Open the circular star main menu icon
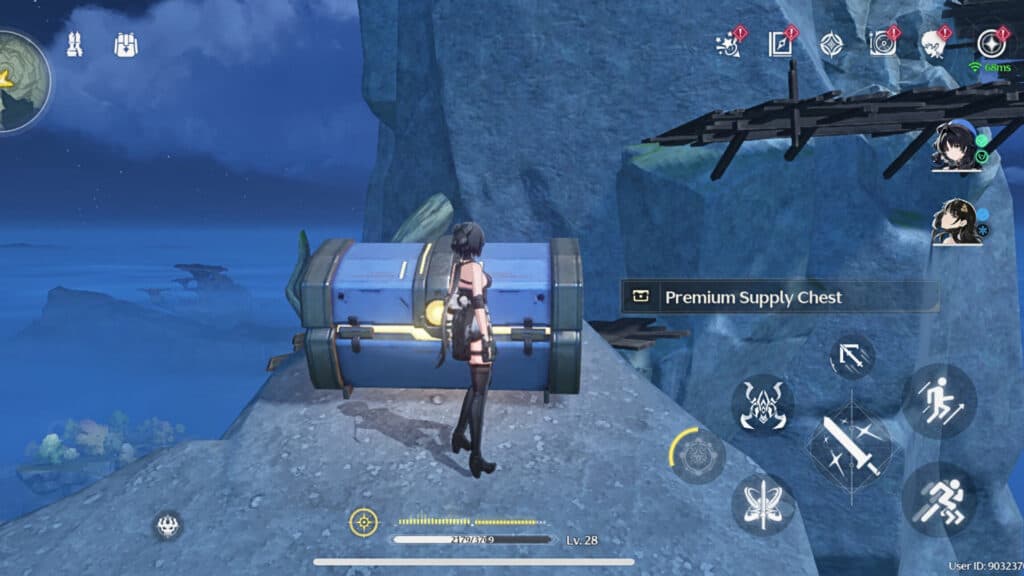1024x576 pixels. point(991,44)
